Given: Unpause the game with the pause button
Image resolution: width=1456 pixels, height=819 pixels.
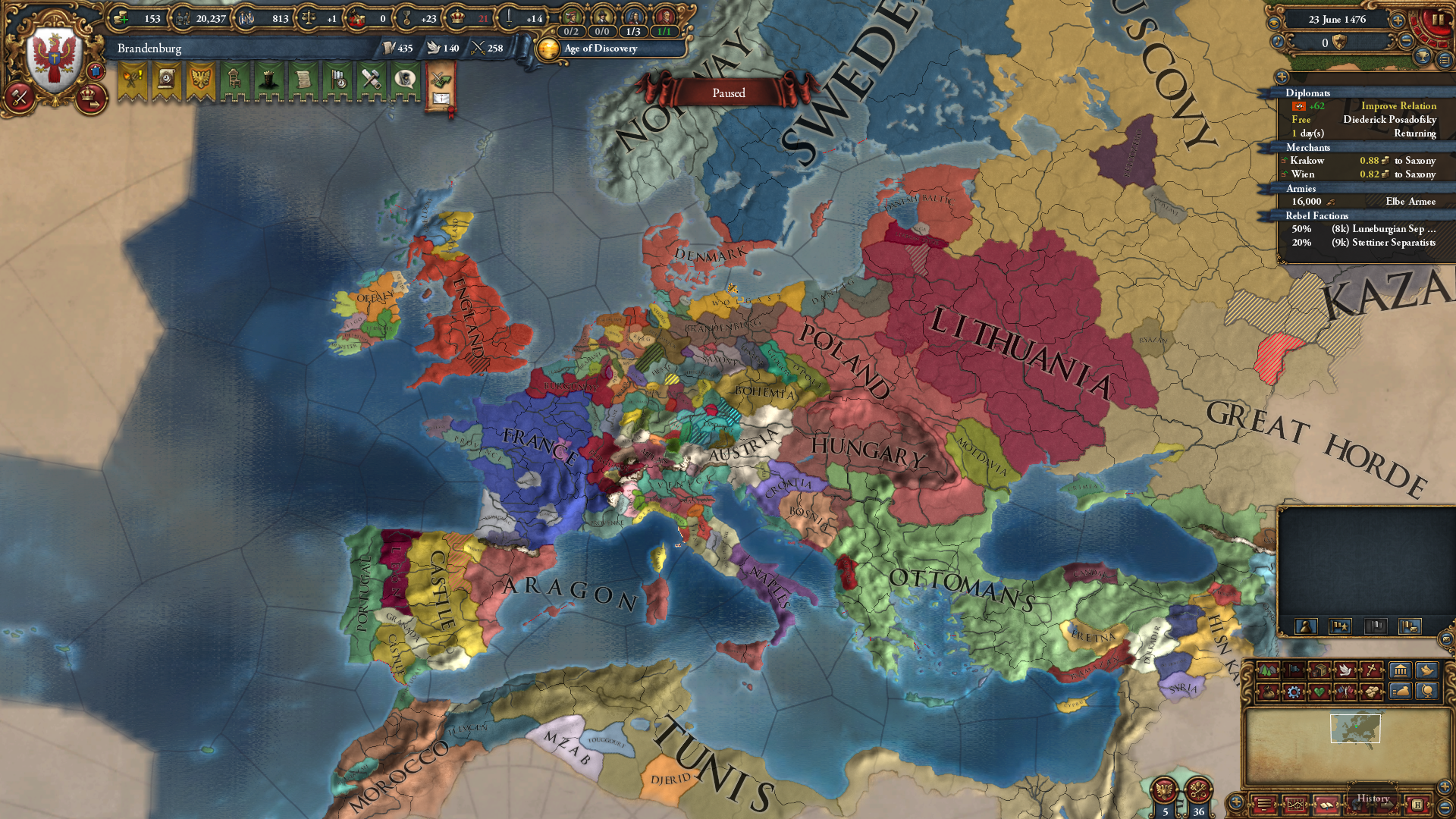Looking at the screenshot, I should [1438, 20].
